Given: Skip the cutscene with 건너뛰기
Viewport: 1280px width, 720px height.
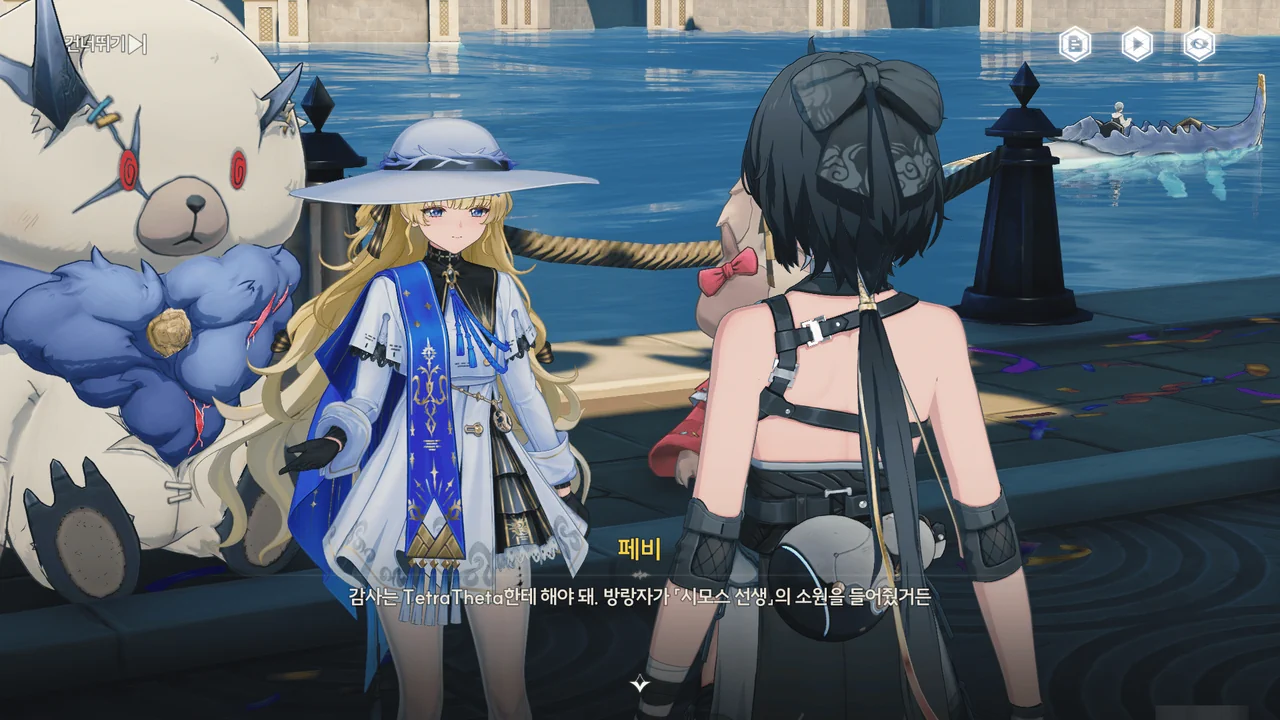Looking at the screenshot, I should click(107, 44).
